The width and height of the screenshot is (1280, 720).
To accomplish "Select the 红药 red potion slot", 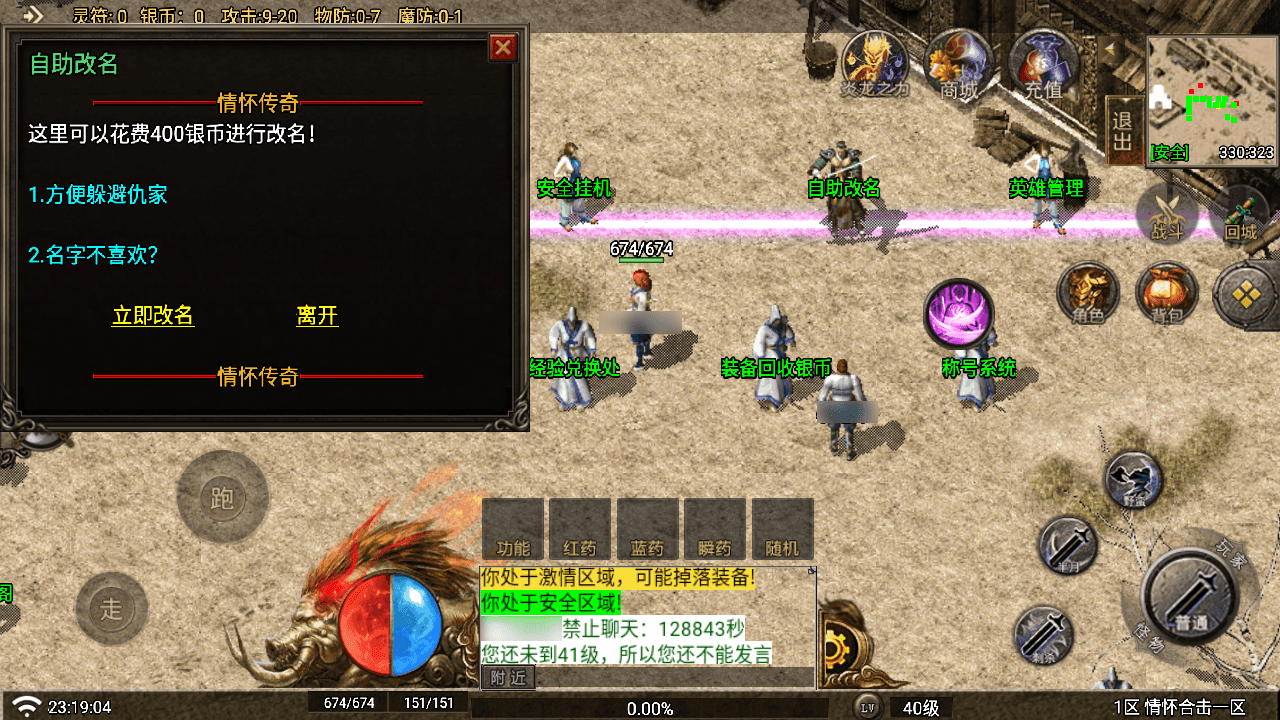I will 580,529.
